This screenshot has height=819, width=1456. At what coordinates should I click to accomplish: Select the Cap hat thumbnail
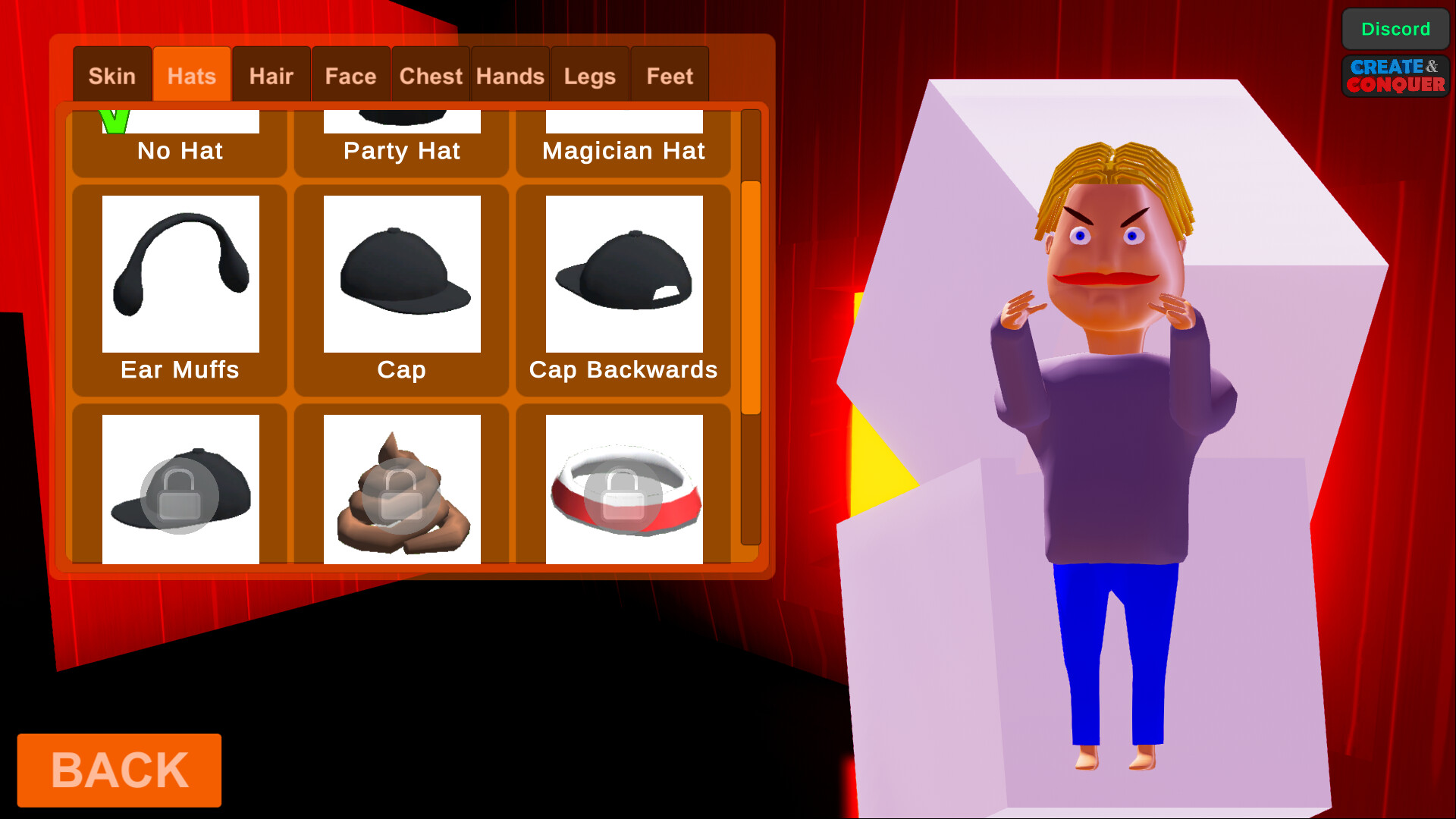coord(401,273)
